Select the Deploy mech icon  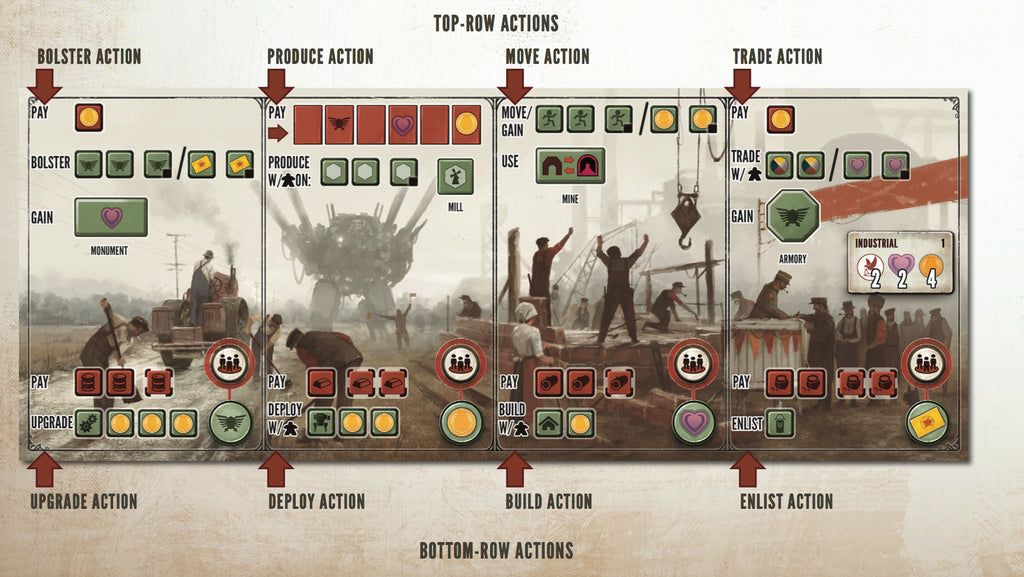tap(322, 422)
